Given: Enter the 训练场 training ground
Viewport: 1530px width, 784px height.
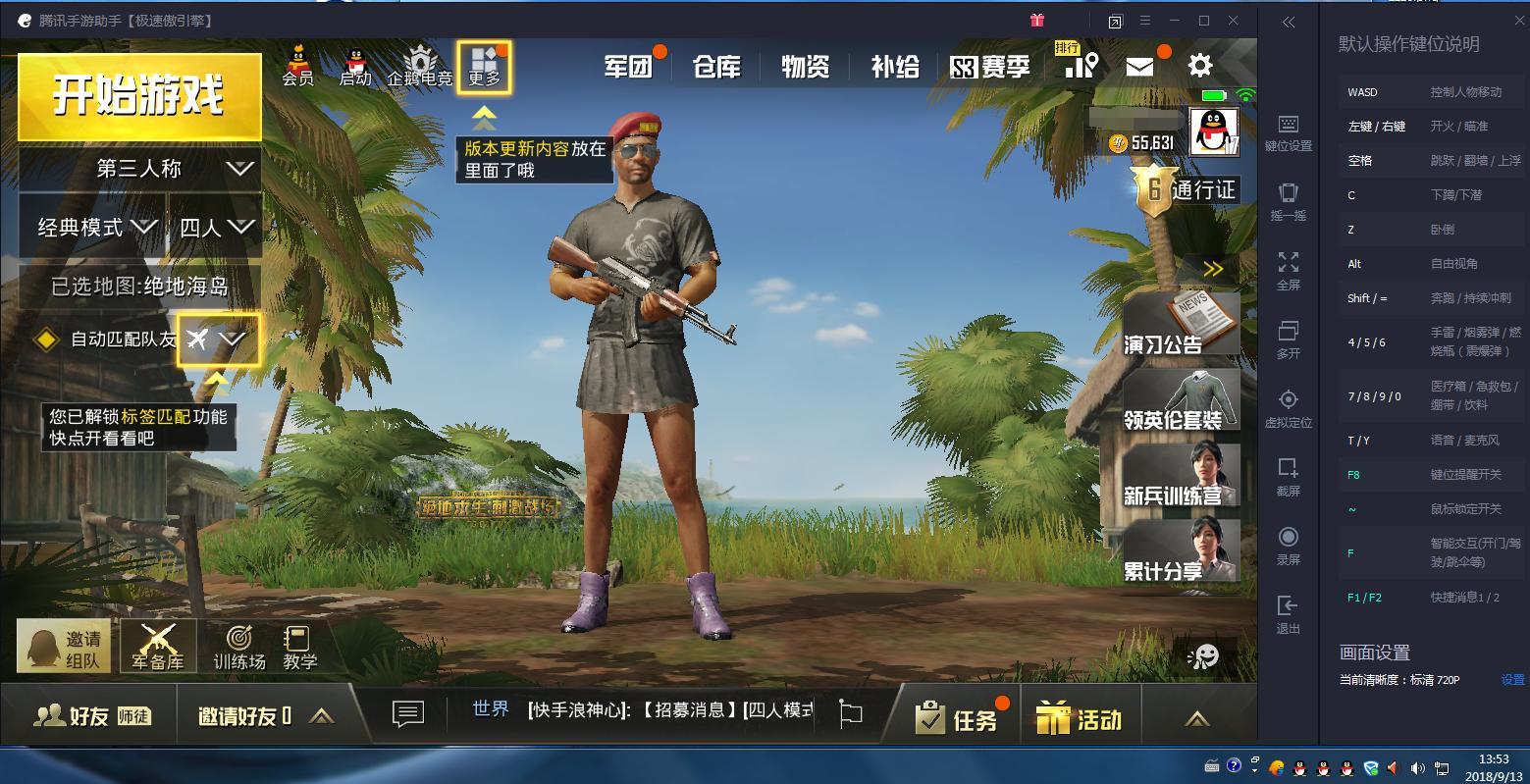Looking at the screenshot, I should 239,648.
